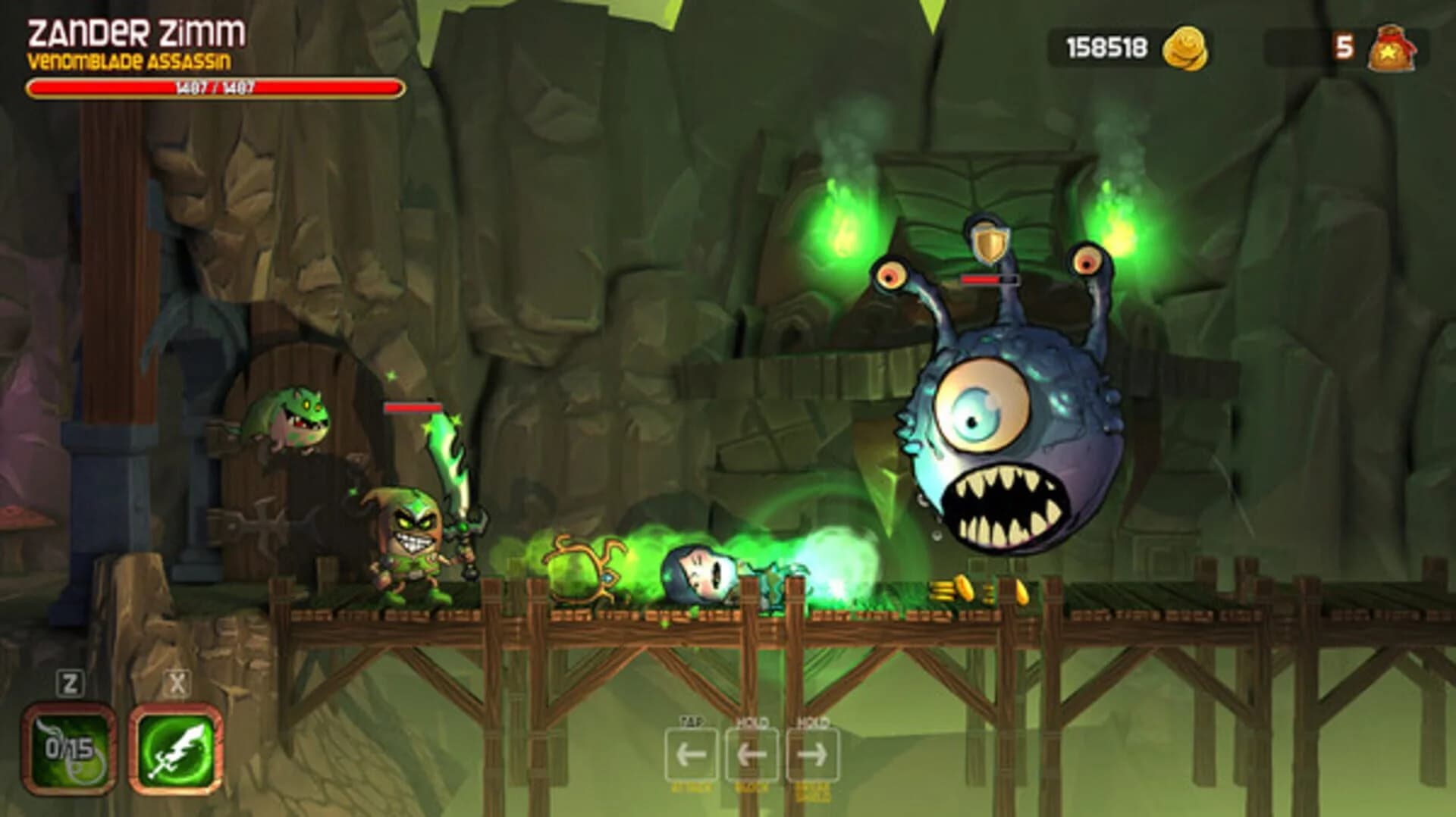Select the name Zander Zimm
This screenshot has height=817, width=1456.
coord(136,32)
